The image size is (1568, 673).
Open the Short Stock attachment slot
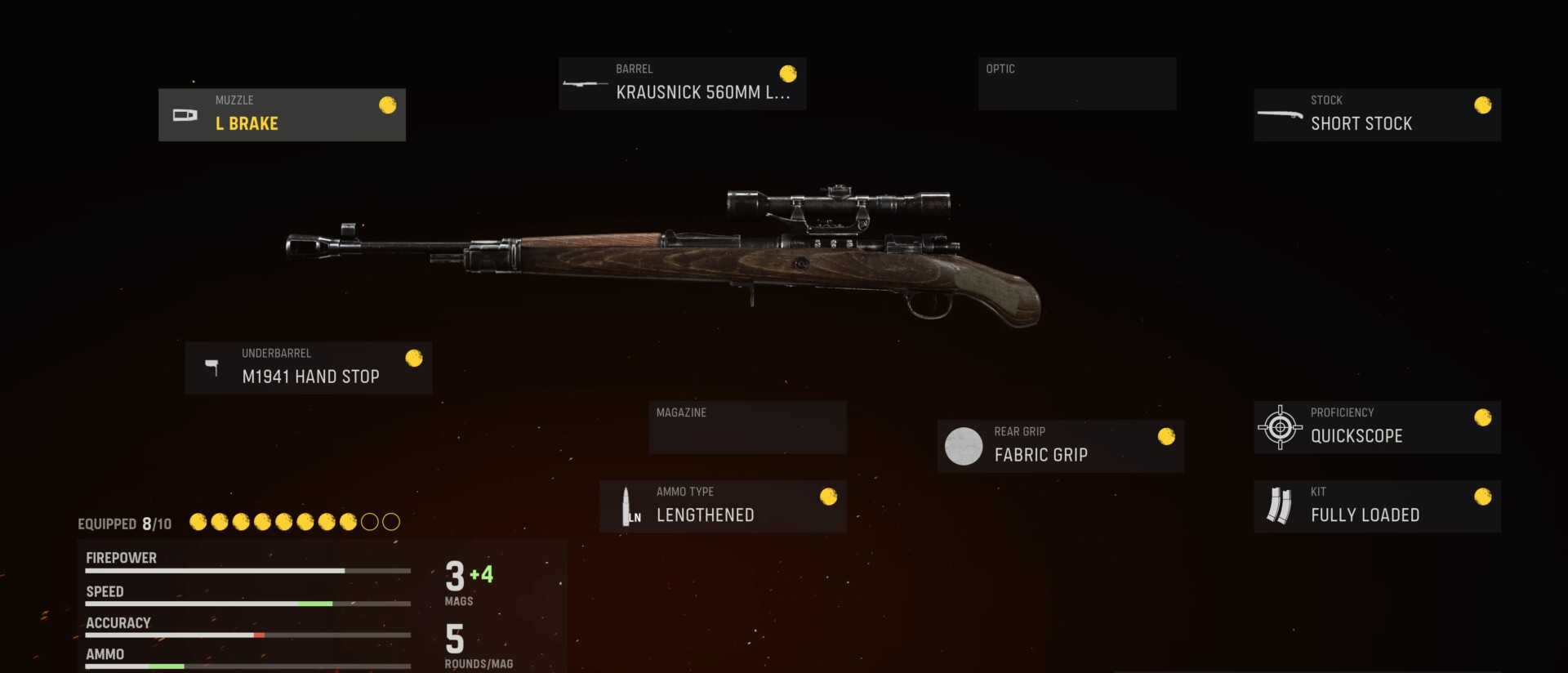pos(1377,115)
